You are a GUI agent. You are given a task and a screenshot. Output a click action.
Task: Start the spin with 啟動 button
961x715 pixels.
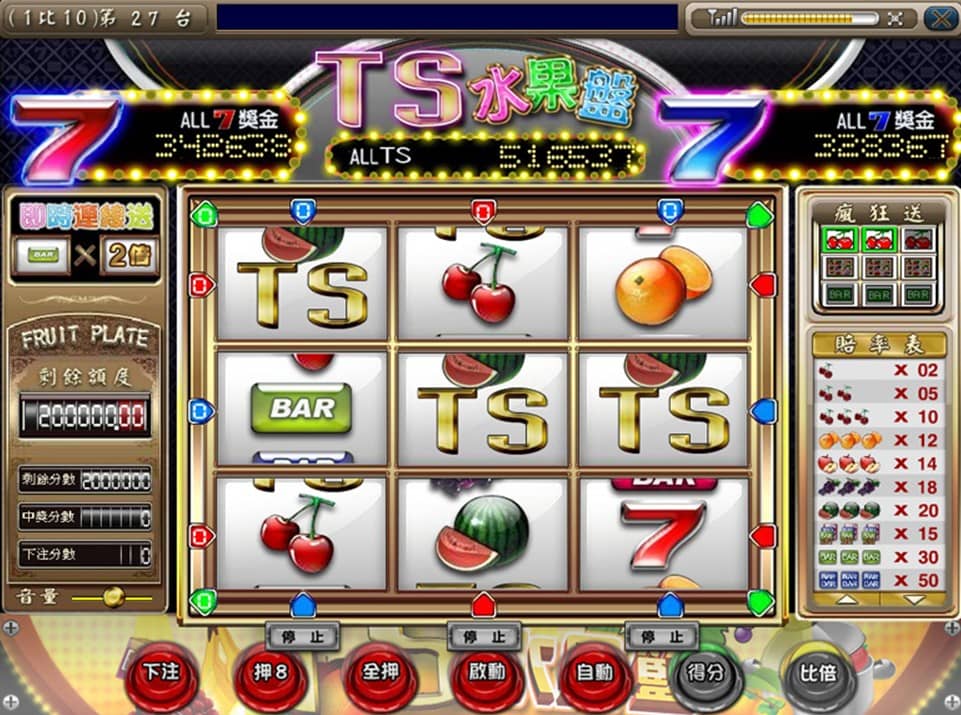(488, 673)
